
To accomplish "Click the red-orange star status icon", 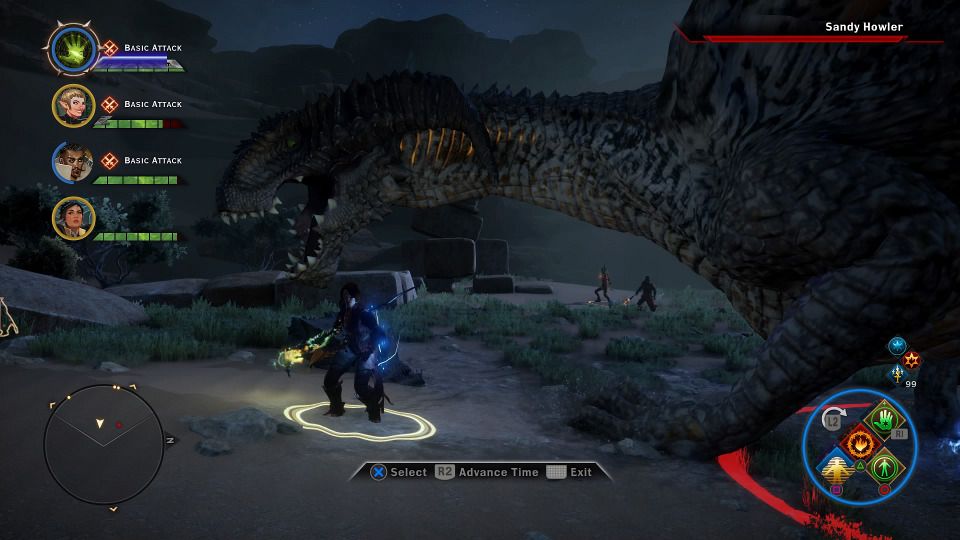I will pos(911,359).
